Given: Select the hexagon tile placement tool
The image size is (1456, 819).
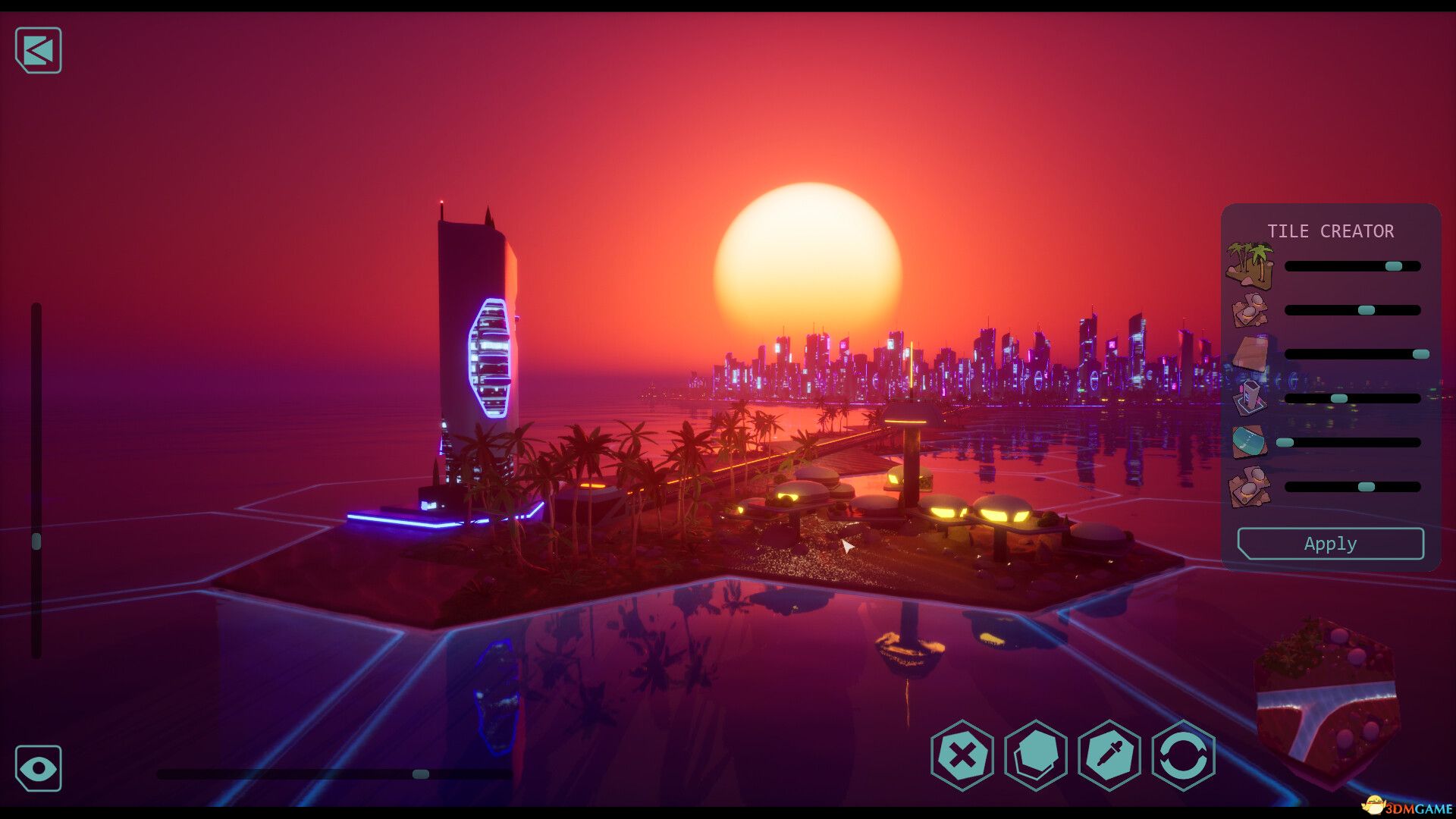Looking at the screenshot, I should [x=1036, y=755].
